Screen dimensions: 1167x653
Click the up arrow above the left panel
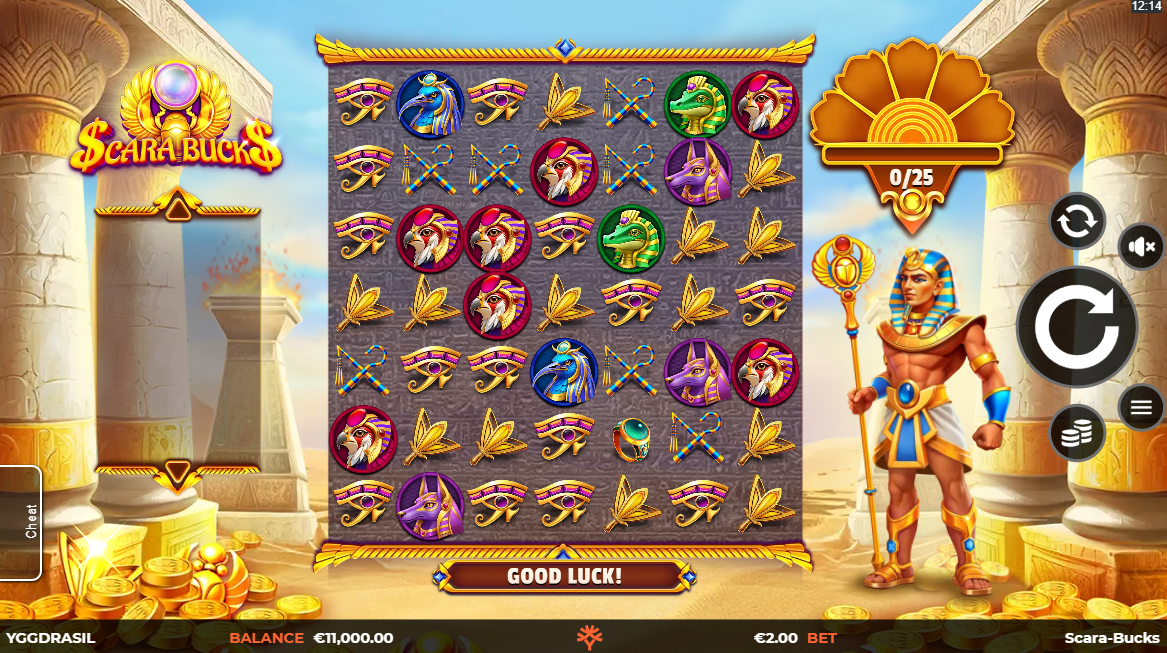[x=177, y=208]
